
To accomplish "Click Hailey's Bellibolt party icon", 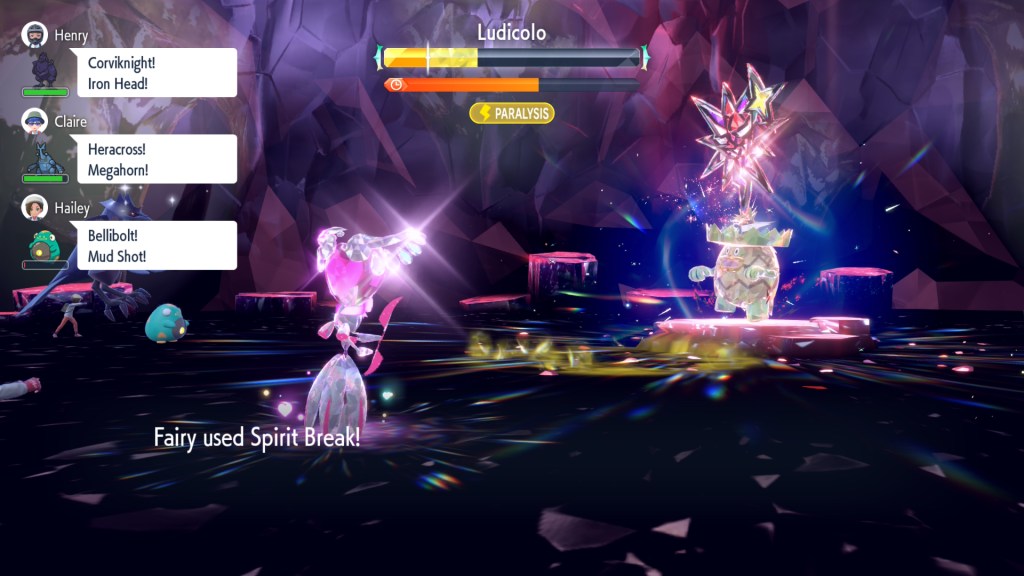I will tap(45, 243).
